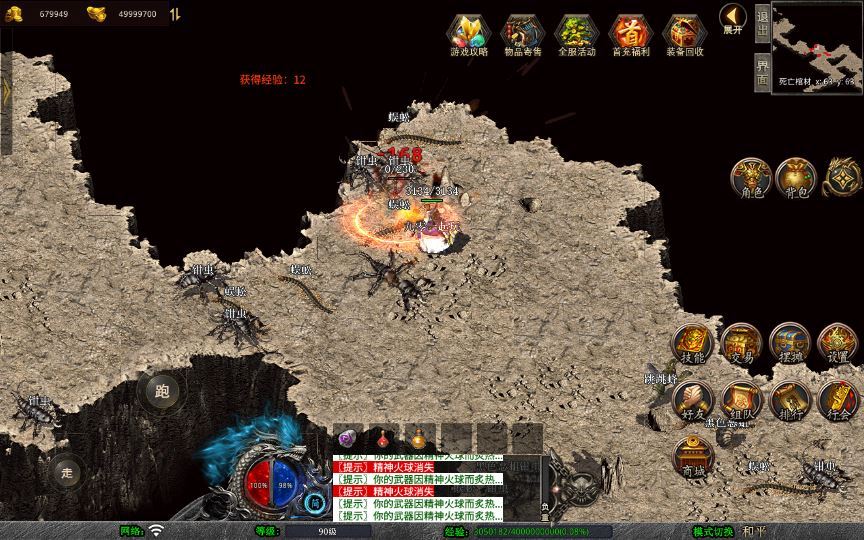Open the 装备回收 equipment recycling chest
The width and height of the screenshot is (864, 540).
pyautogui.click(x=684, y=35)
